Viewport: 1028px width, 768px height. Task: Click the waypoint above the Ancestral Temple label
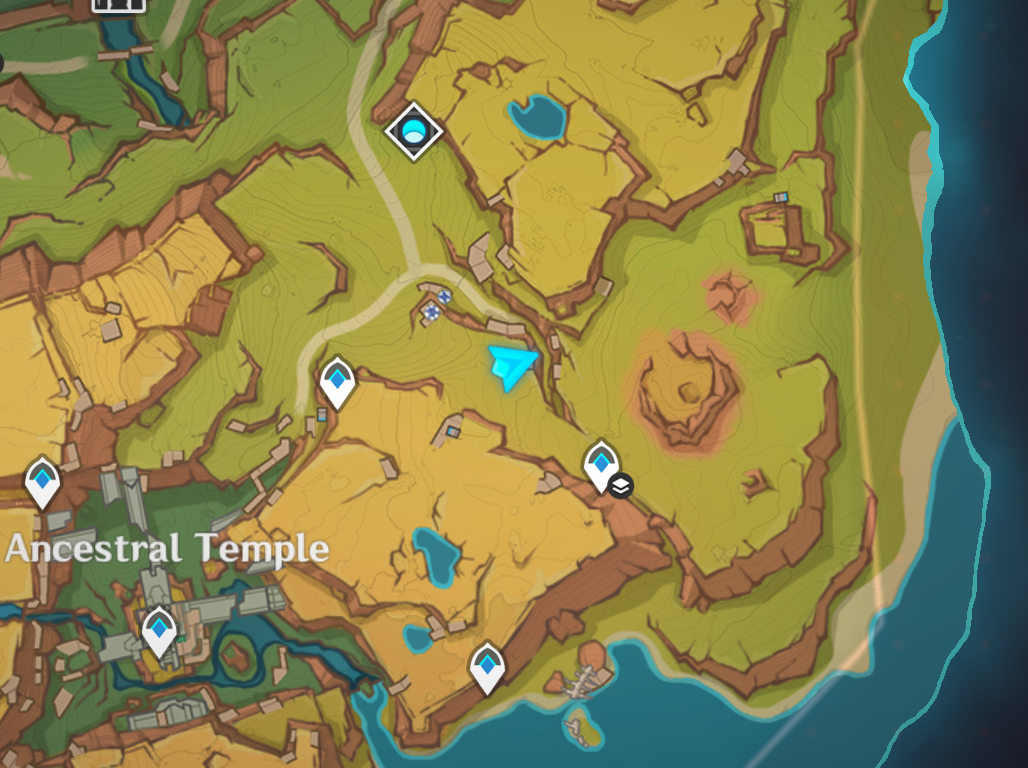pos(42,479)
